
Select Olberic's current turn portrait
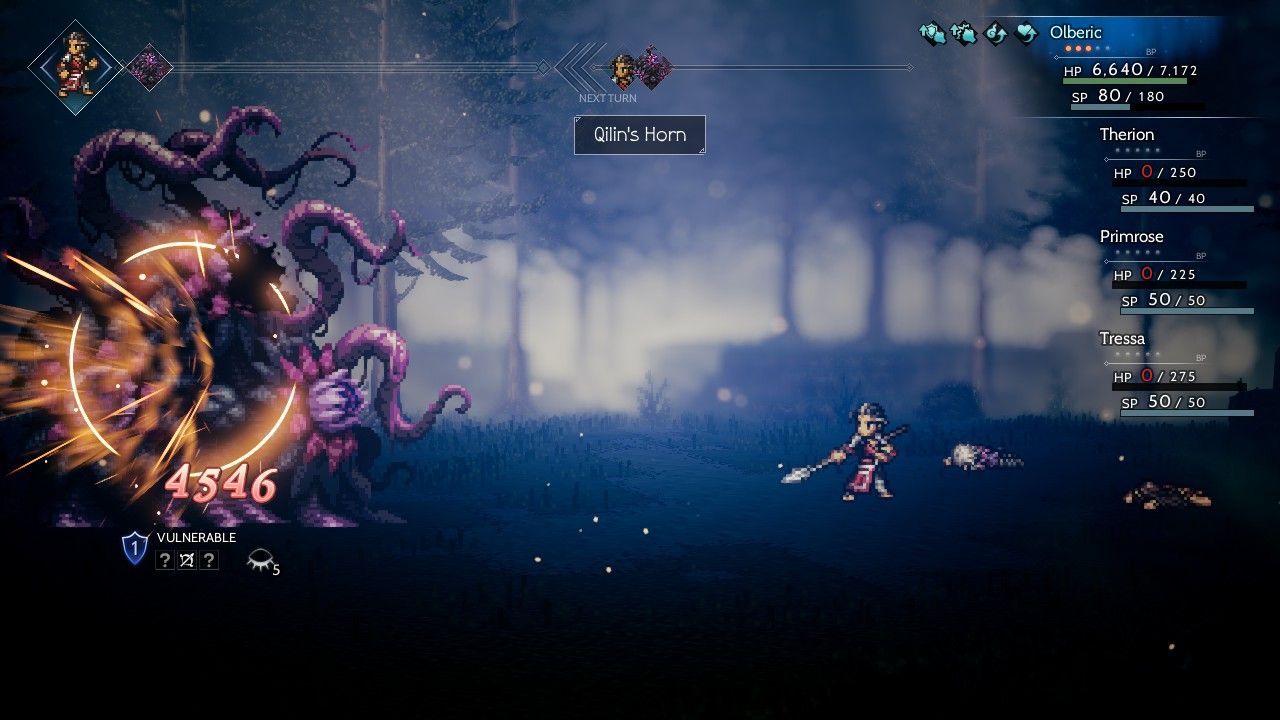coord(76,67)
